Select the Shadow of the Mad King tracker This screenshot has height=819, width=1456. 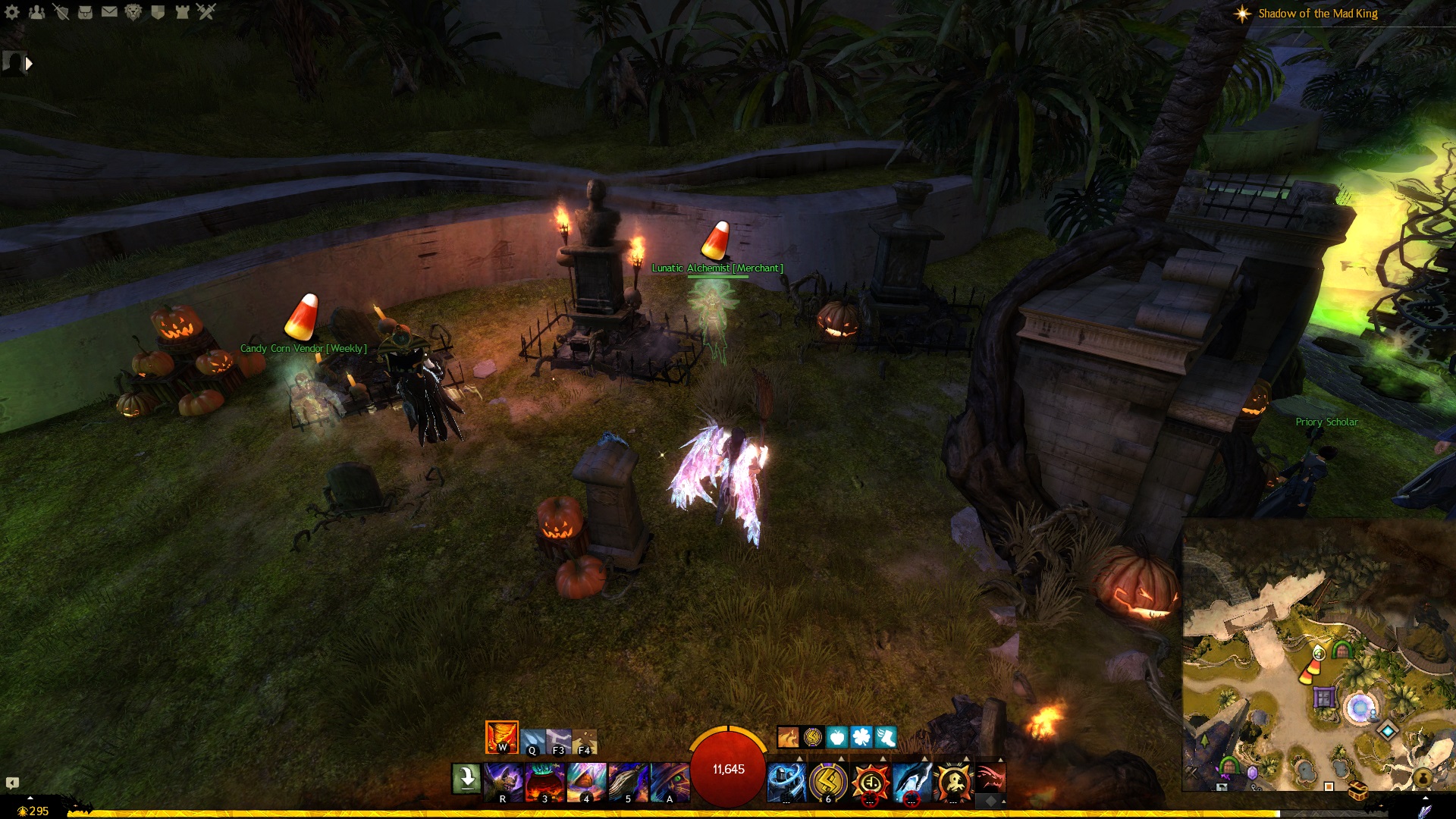1317,14
